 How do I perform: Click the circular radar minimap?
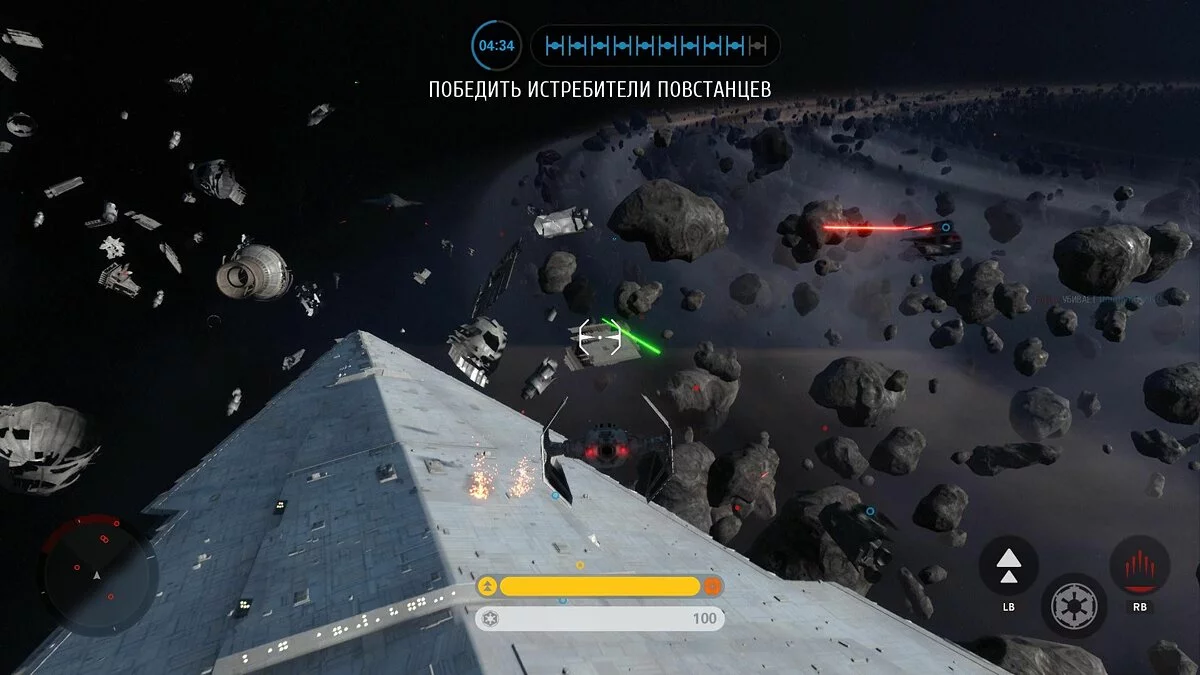coord(97,575)
